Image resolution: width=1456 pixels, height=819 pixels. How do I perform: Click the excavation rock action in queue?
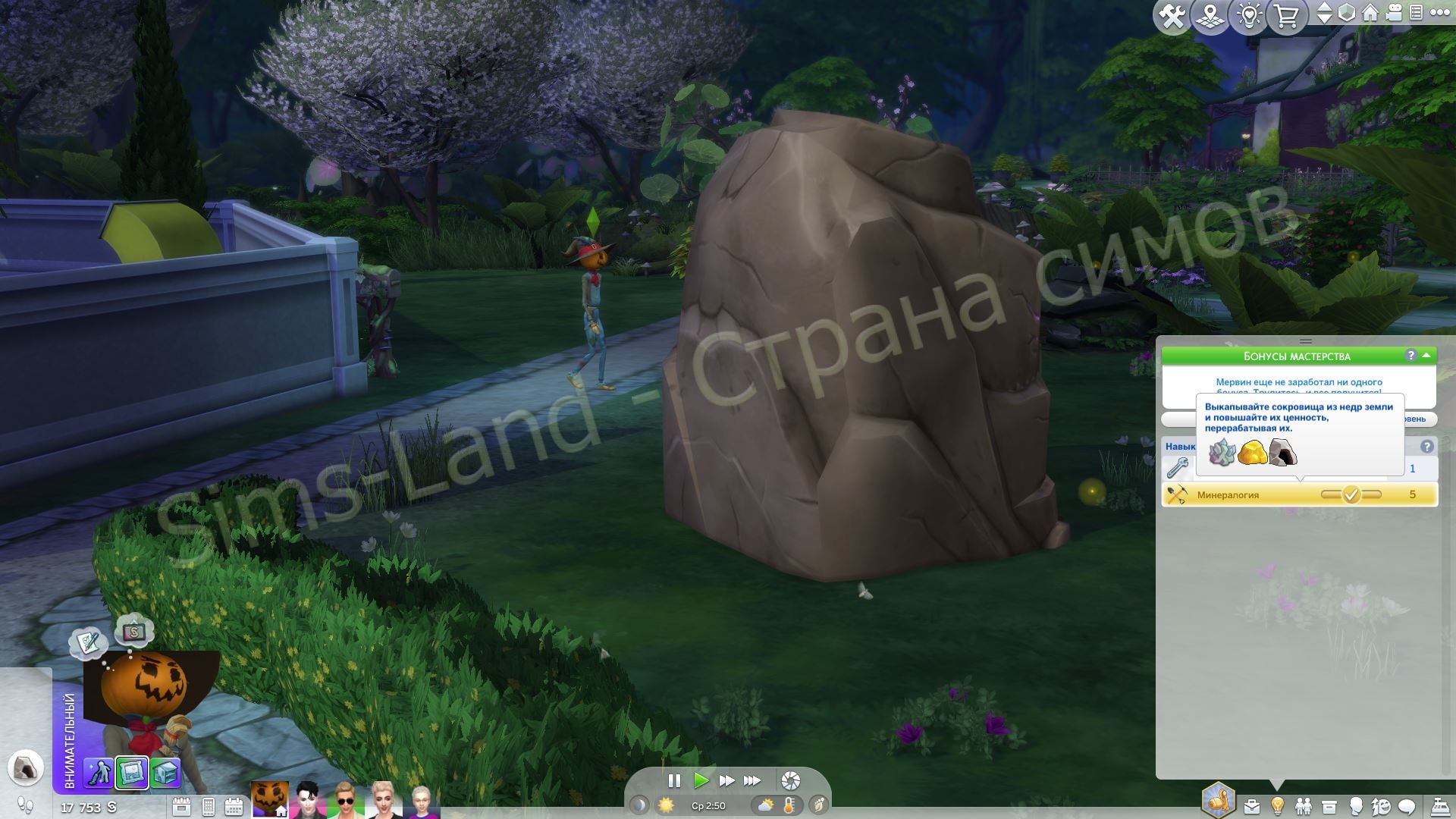[x=25, y=767]
